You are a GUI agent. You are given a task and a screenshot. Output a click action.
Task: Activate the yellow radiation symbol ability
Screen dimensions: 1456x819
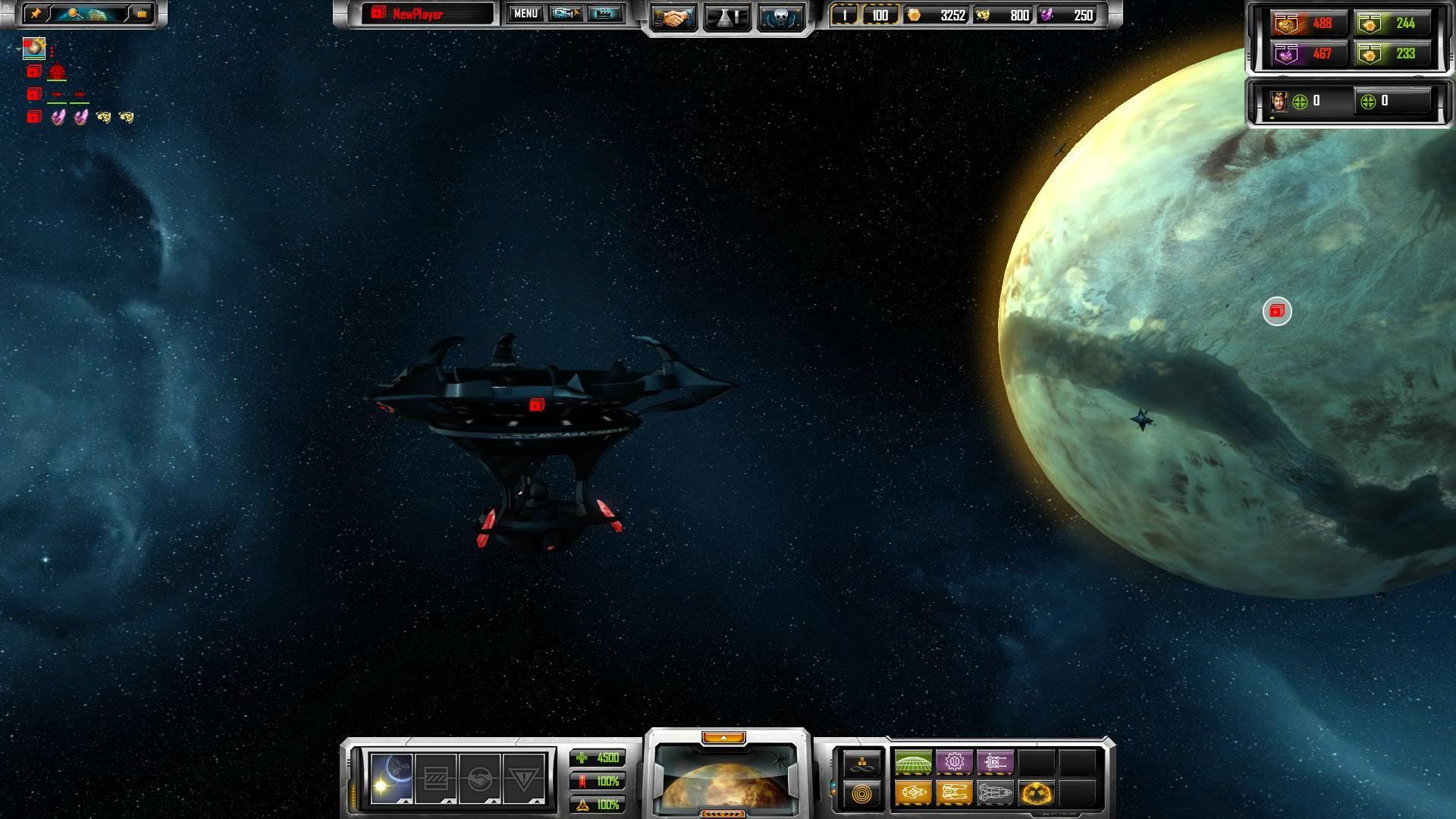(x=1036, y=793)
